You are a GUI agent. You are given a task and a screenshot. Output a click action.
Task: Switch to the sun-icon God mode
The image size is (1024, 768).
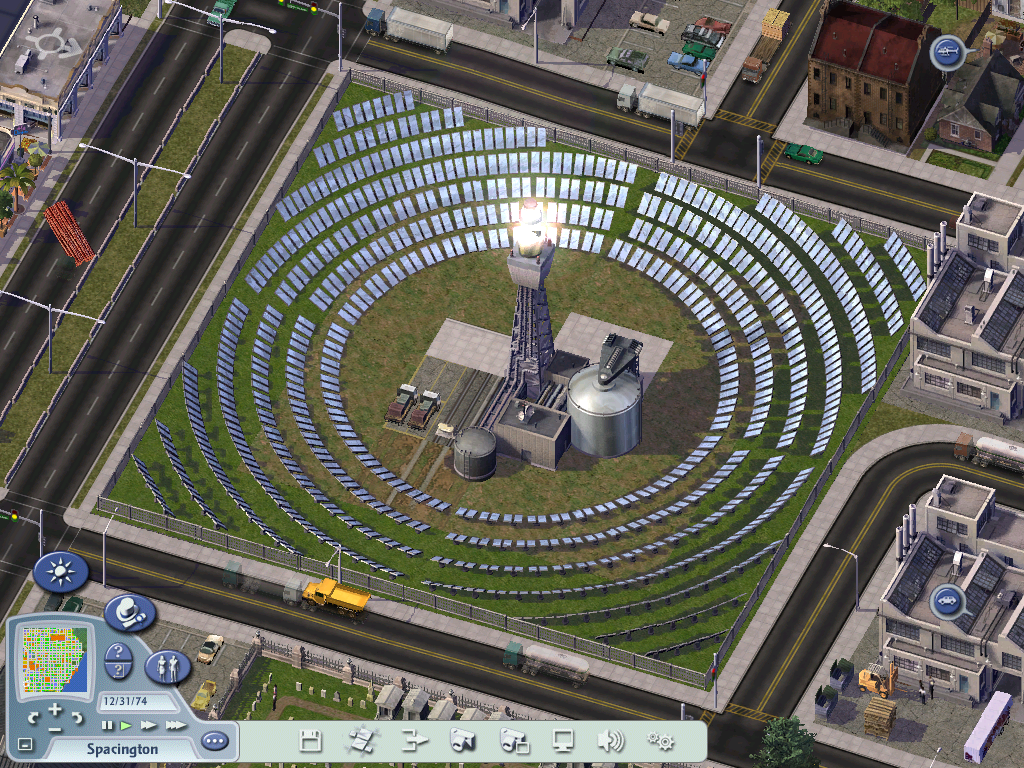pyautogui.click(x=61, y=572)
